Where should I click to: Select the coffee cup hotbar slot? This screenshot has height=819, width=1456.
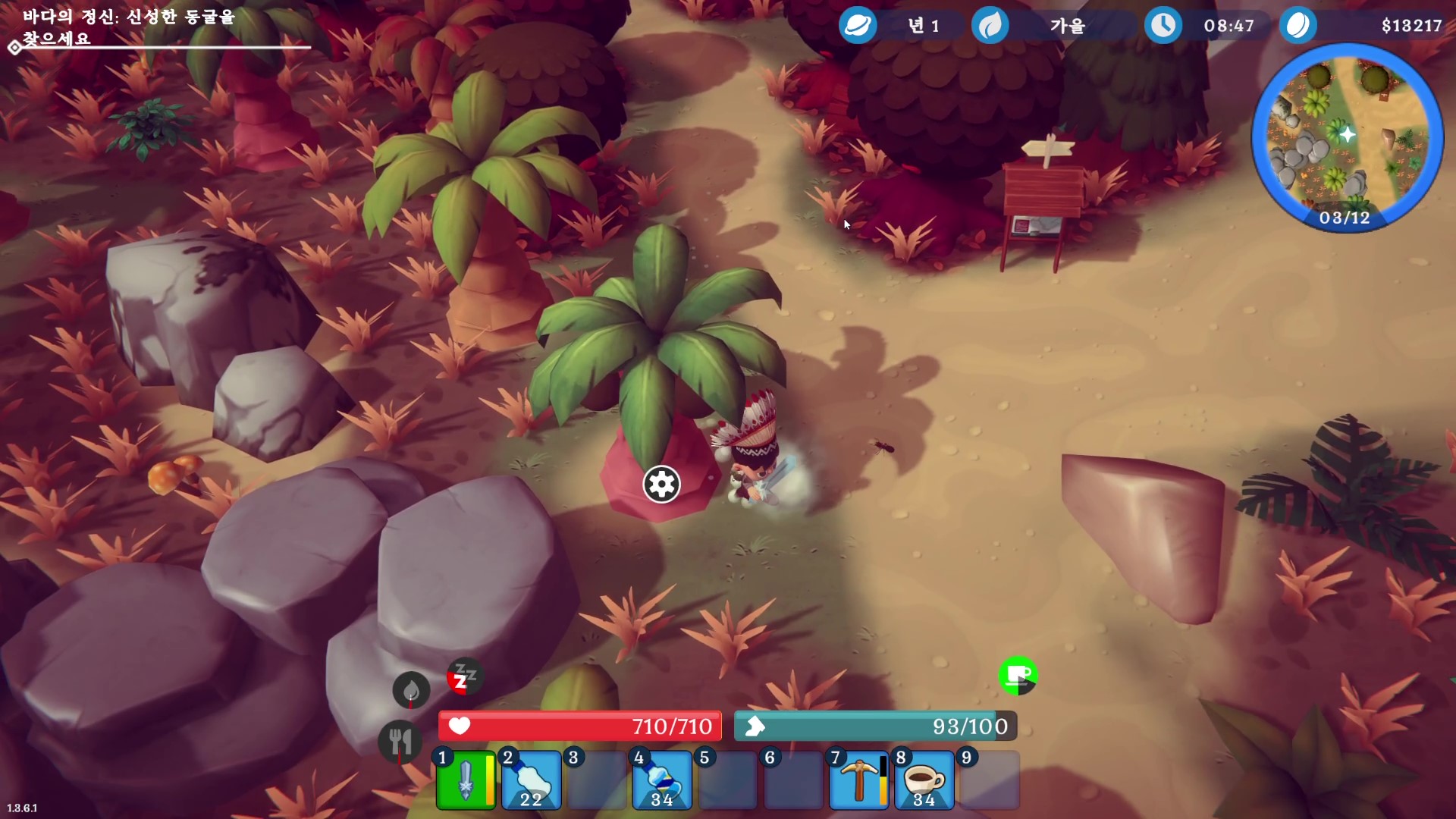click(x=924, y=780)
